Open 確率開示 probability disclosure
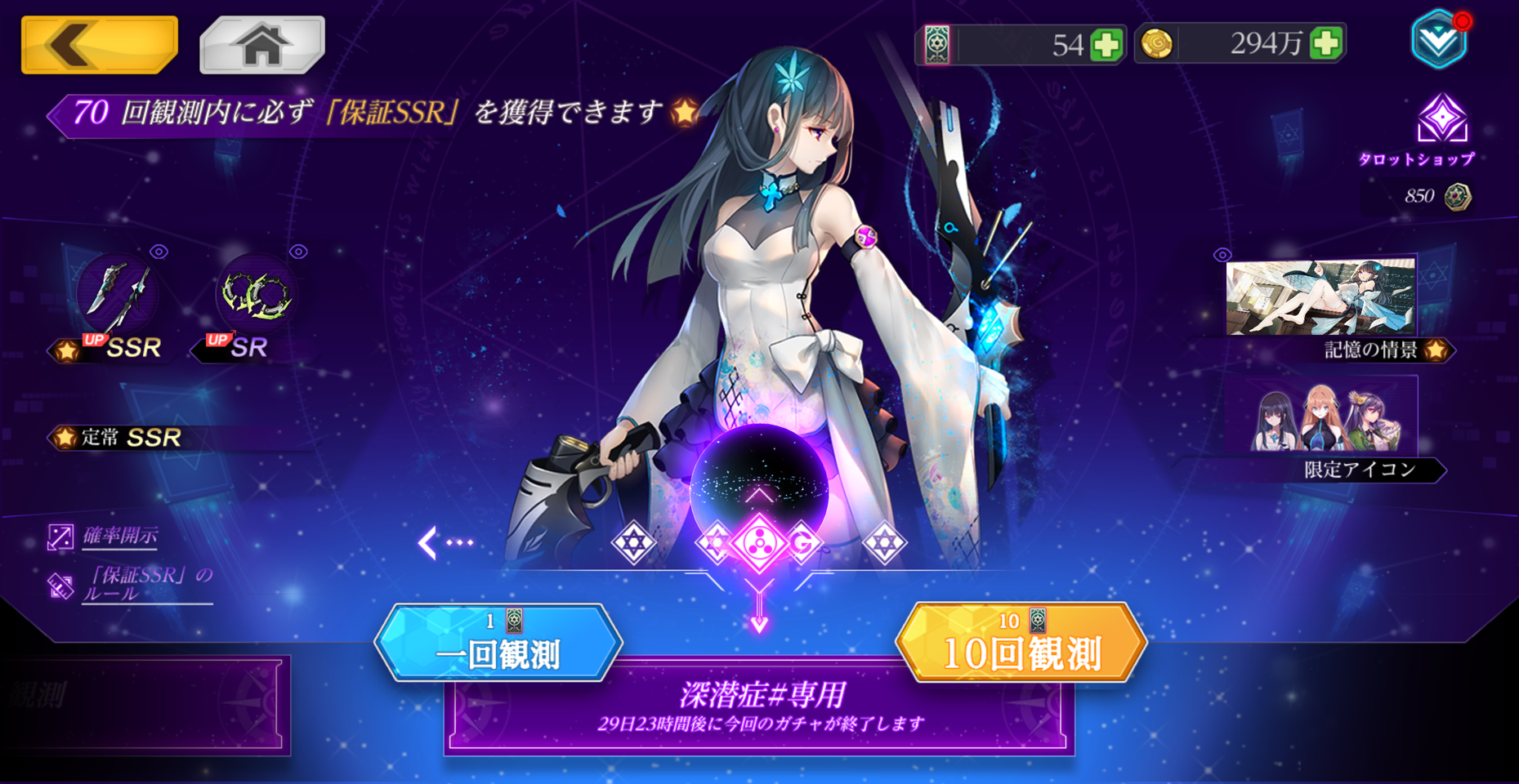1519x784 pixels. coord(119,537)
